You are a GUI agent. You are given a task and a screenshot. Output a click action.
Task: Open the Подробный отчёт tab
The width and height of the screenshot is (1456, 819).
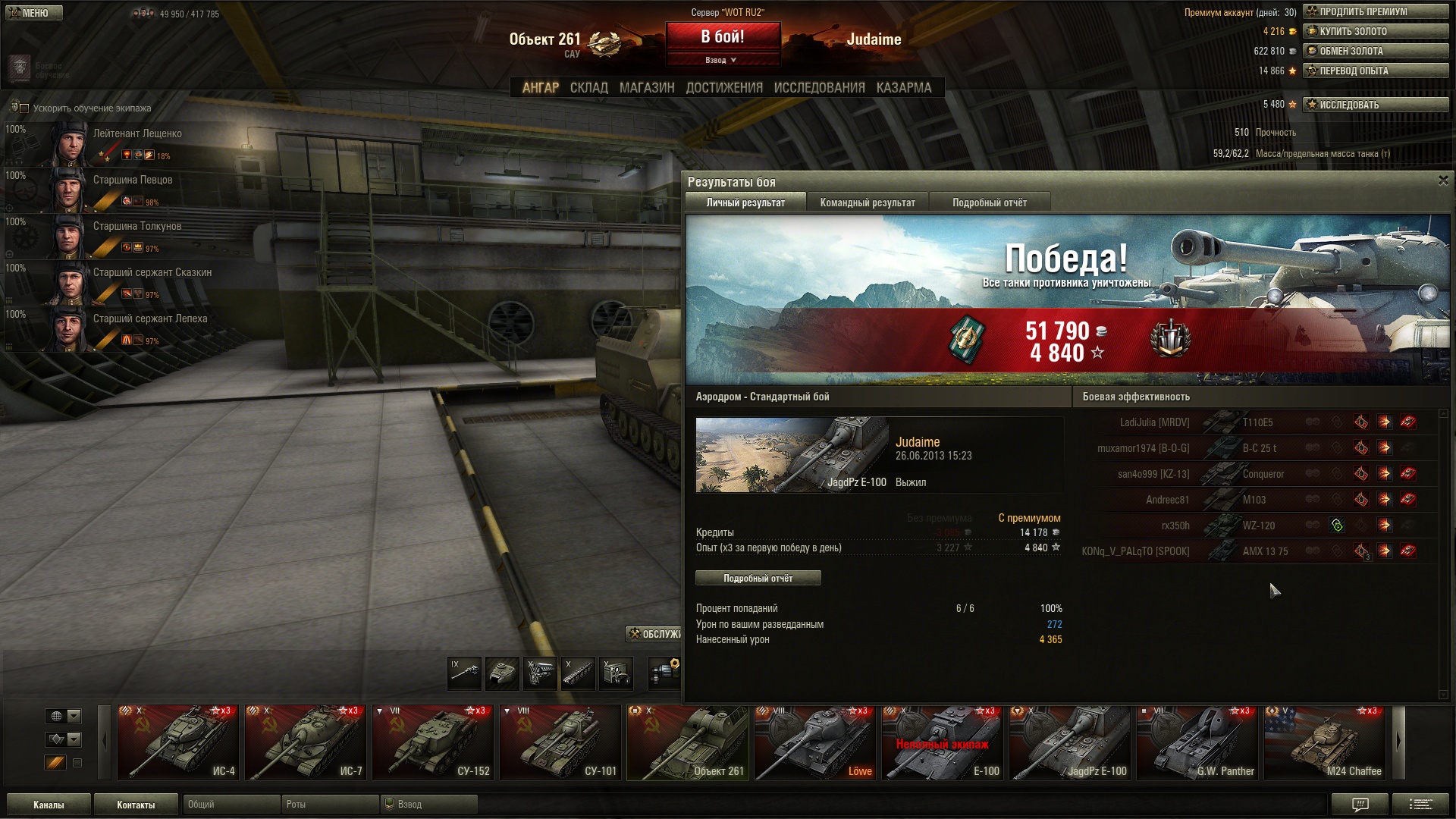pos(989,202)
